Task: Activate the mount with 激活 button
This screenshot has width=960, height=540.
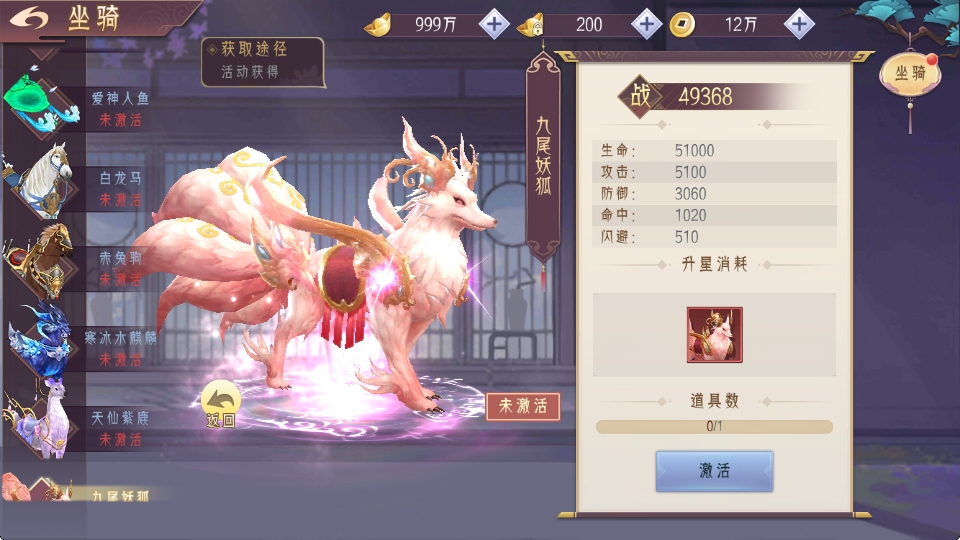Action: click(x=714, y=471)
